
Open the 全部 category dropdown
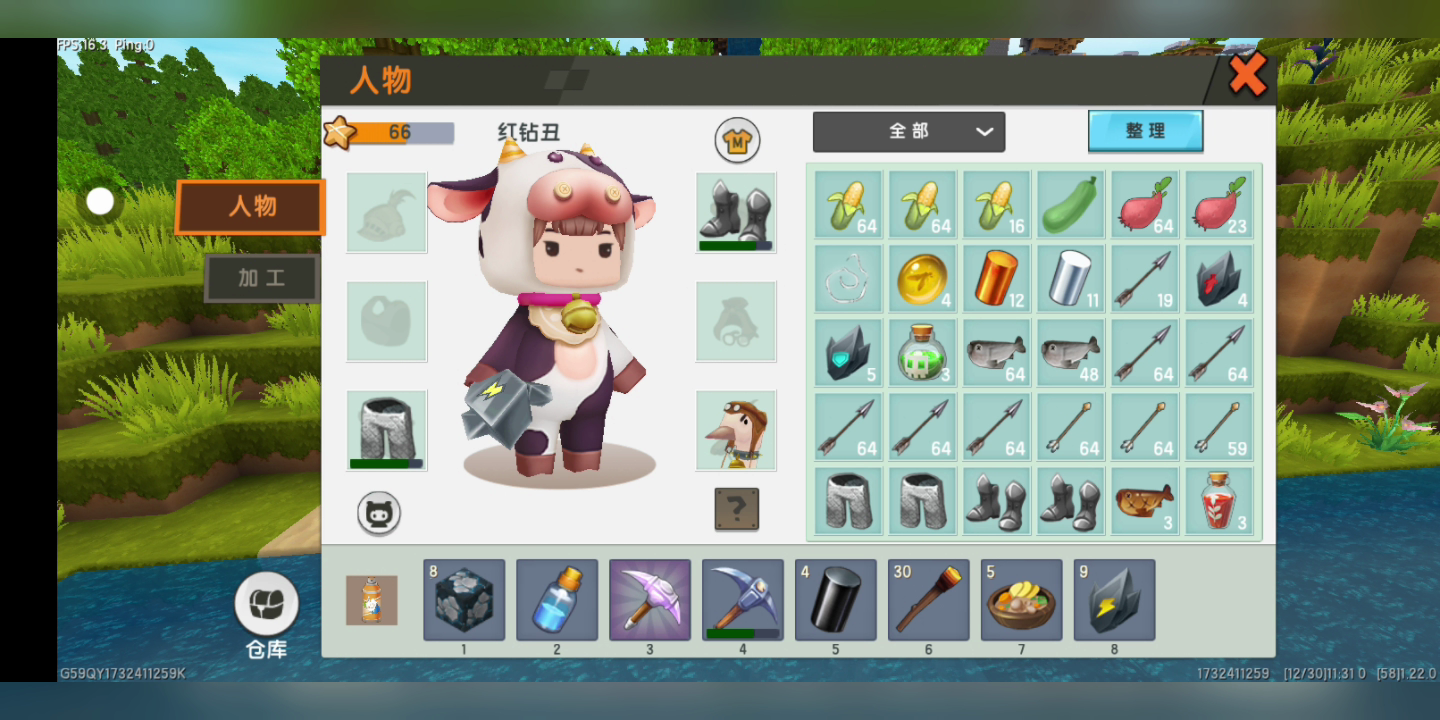click(908, 132)
